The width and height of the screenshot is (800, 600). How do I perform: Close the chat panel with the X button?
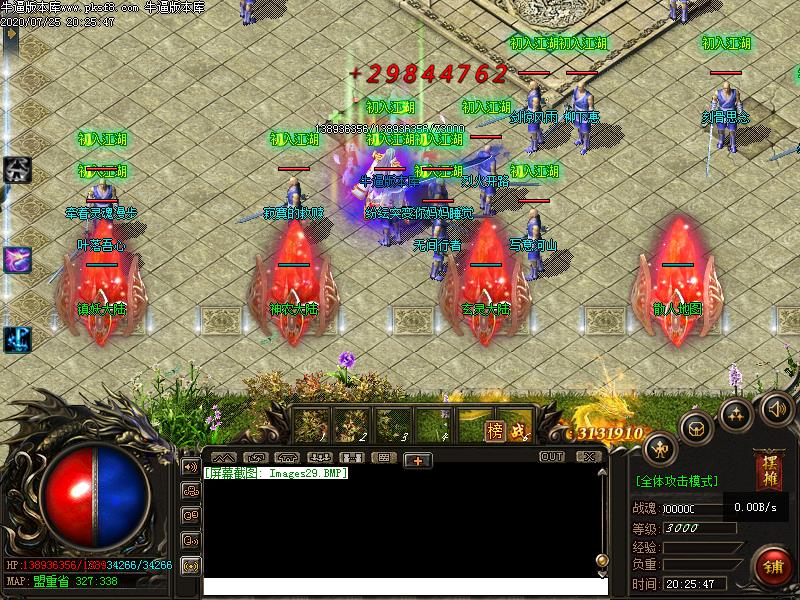coord(590,457)
